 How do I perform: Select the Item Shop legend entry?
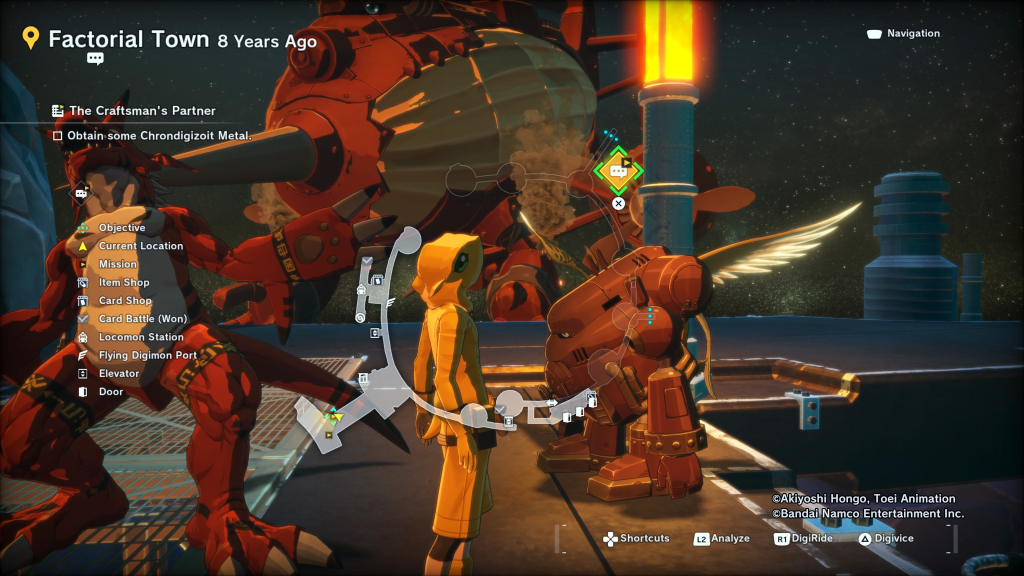[123, 283]
